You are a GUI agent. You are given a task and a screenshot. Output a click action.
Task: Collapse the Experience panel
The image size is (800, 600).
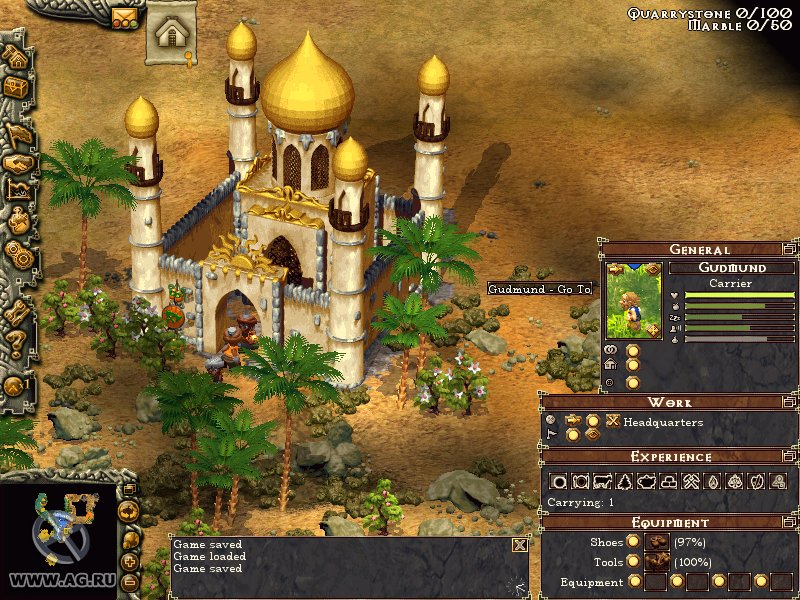789,456
